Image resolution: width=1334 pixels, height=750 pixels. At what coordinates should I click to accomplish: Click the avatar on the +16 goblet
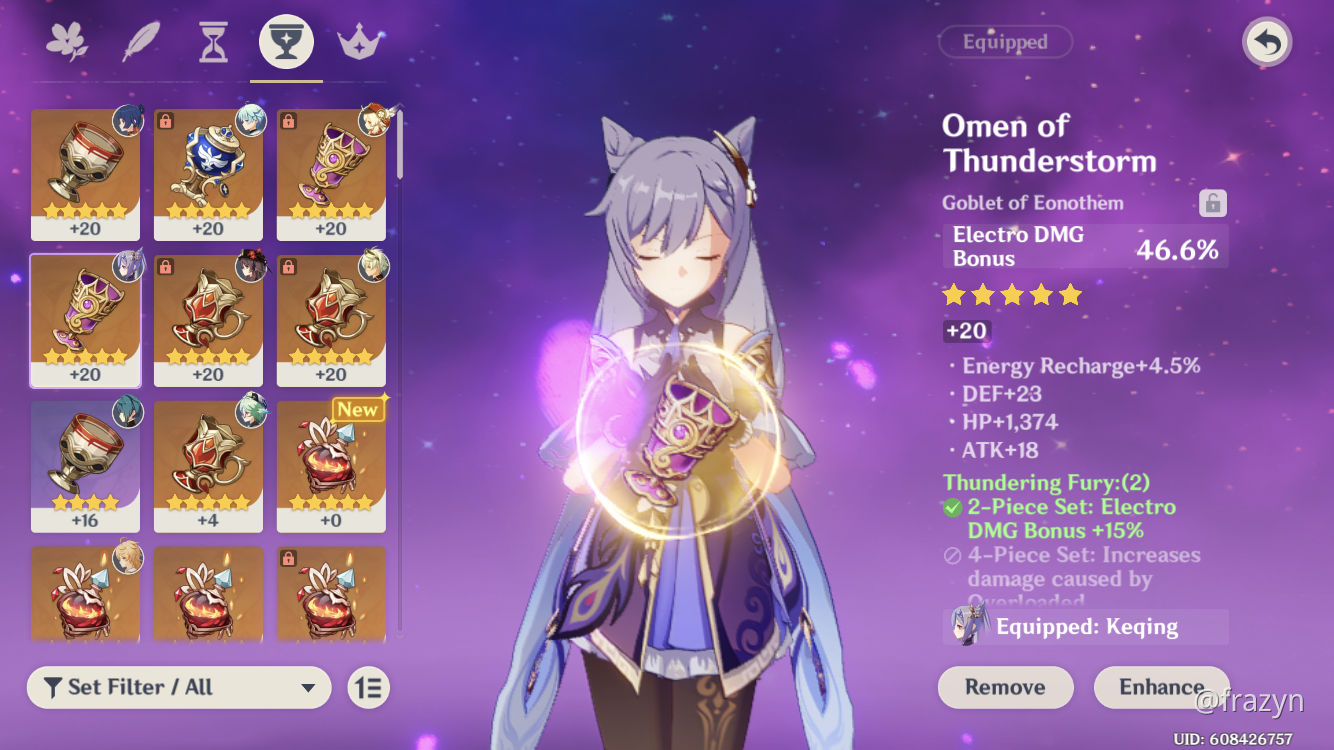point(127,410)
